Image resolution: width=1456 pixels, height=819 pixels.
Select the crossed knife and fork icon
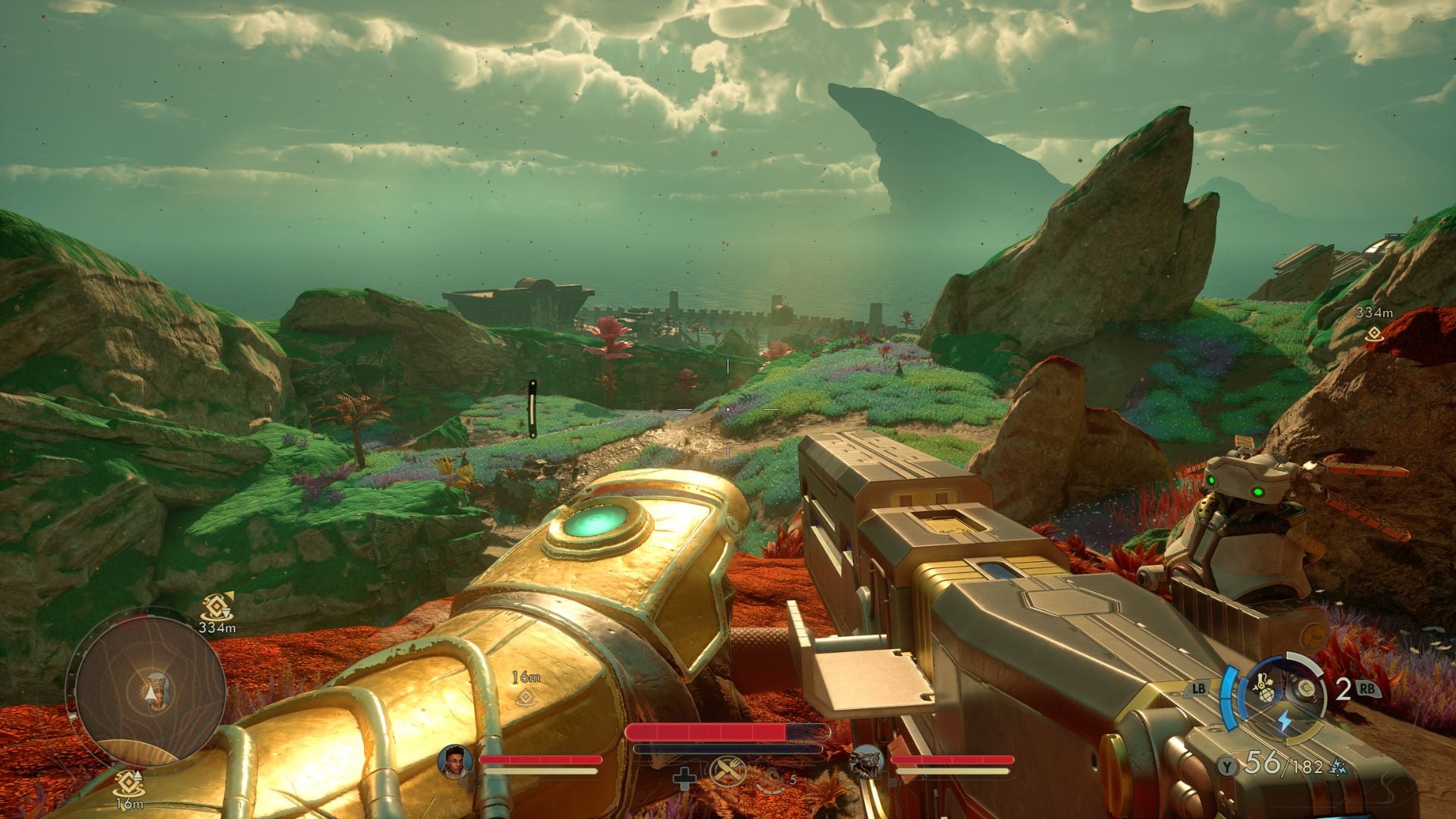pyautogui.click(x=728, y=773)
